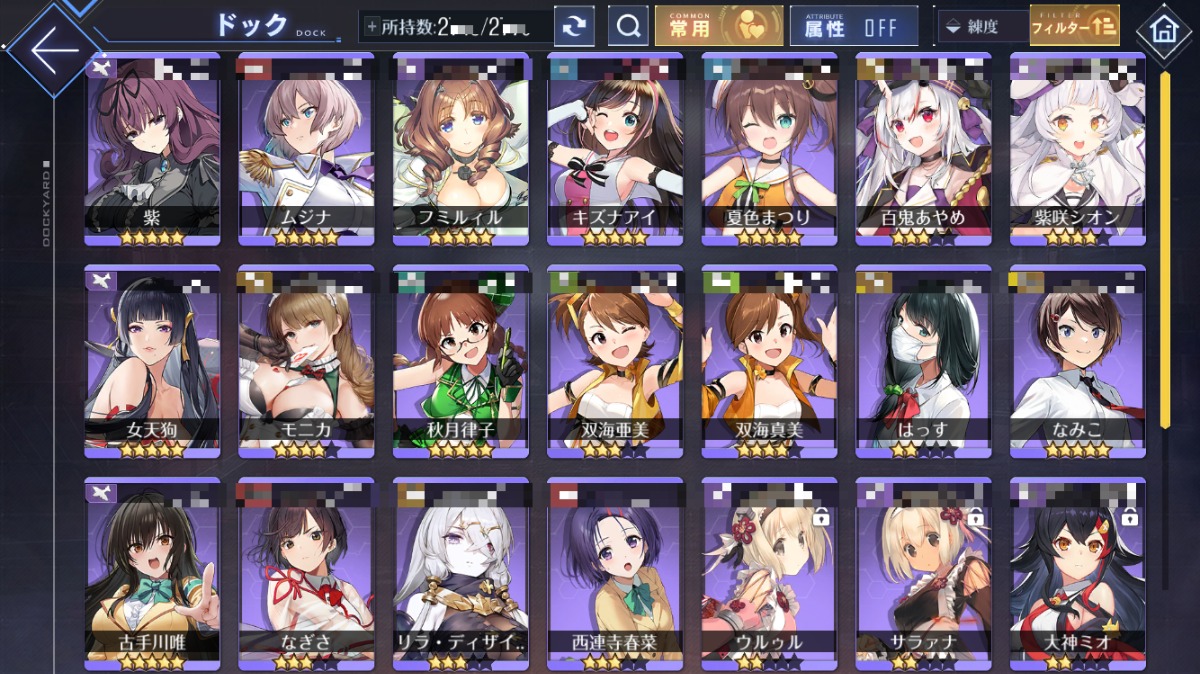Expand the ship capacity with plus
This screenshot has width=1200, height=674.
point(372,27)
